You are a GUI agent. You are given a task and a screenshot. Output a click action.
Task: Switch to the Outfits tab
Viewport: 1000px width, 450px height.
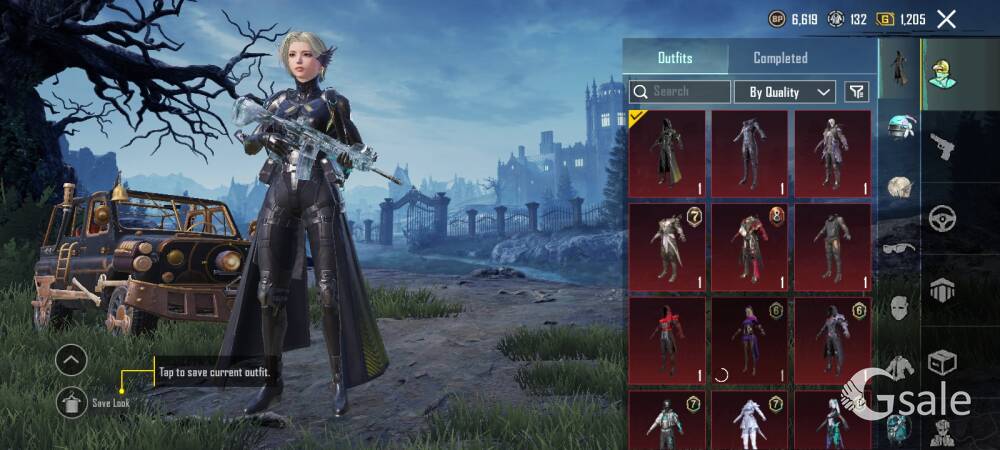coord(675,58)
